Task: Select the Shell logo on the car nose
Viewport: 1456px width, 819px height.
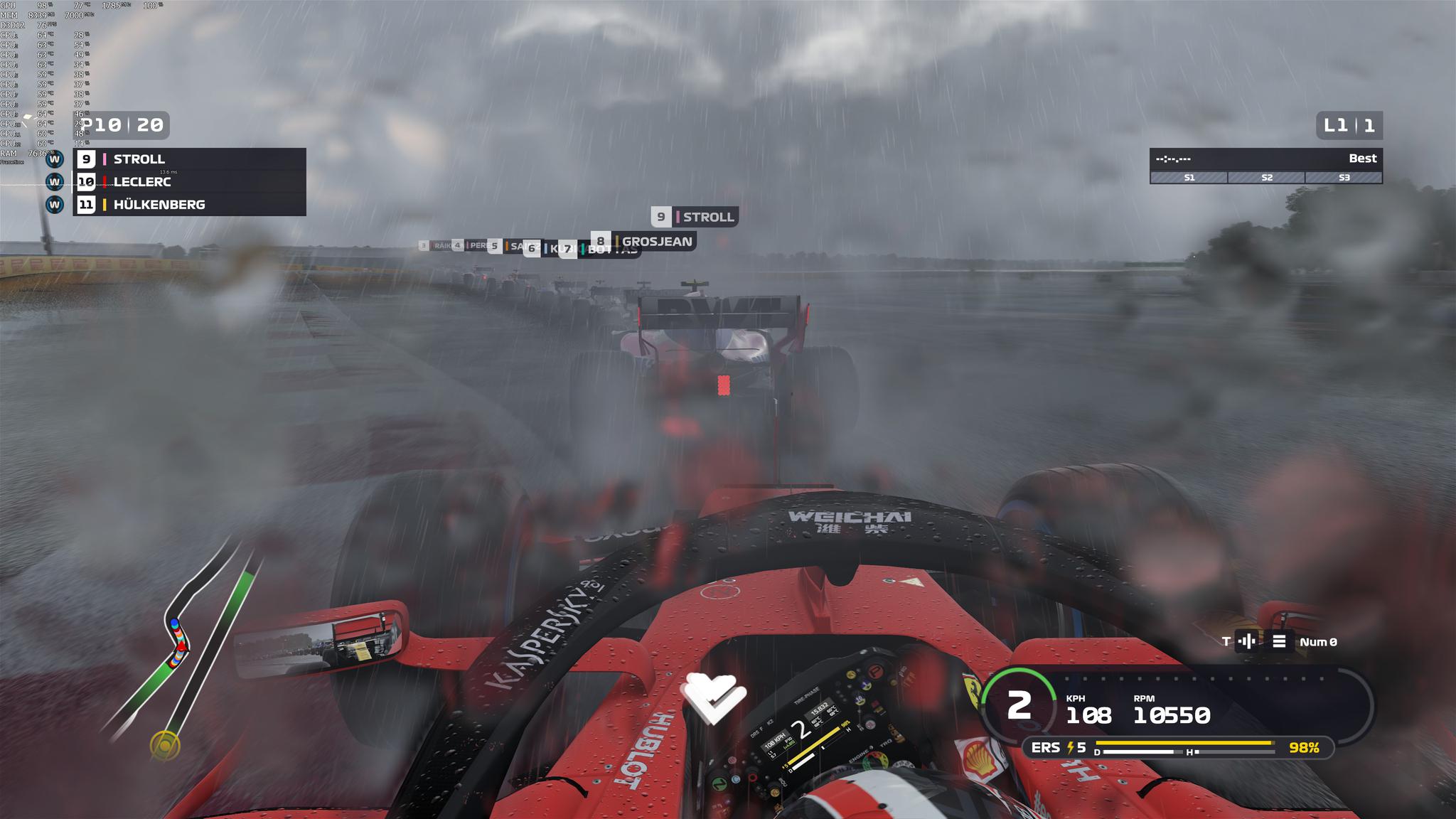Action: pos(980,758)
